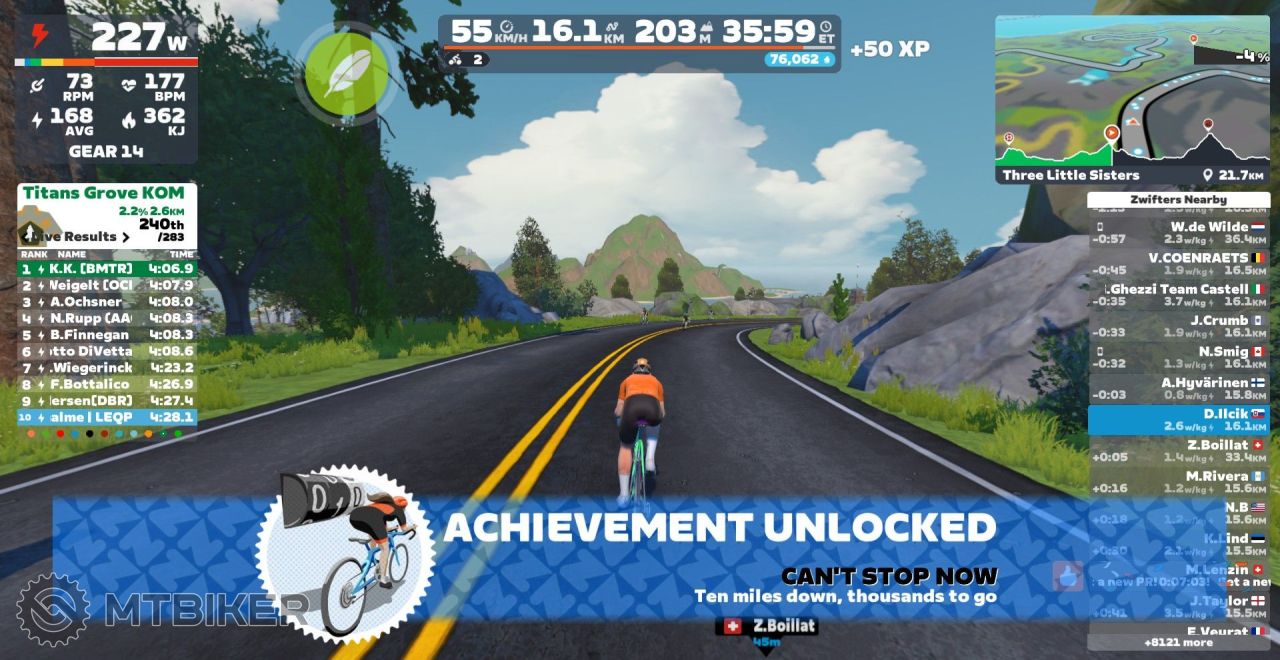Select A.Hyvärinen in Zwifters Nearby

tap(1178, 389)
